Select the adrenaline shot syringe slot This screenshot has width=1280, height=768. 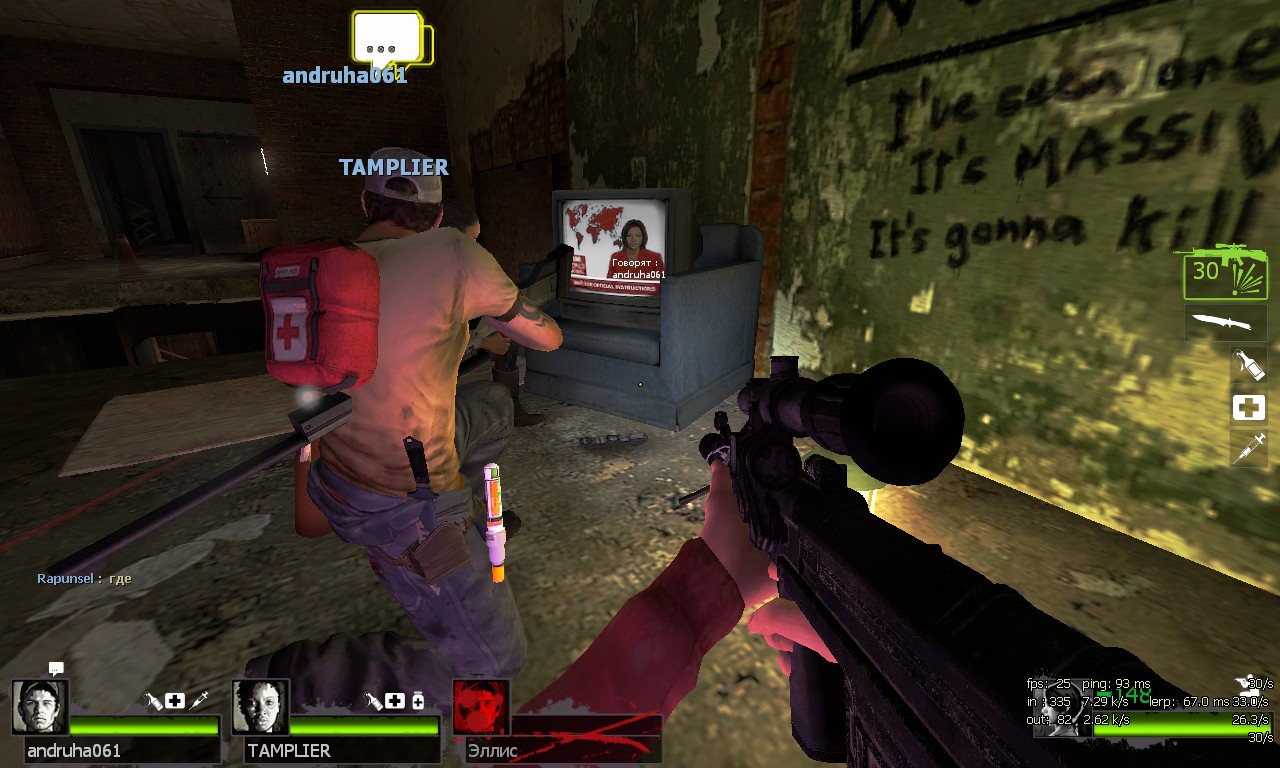tap(1249, 448)
